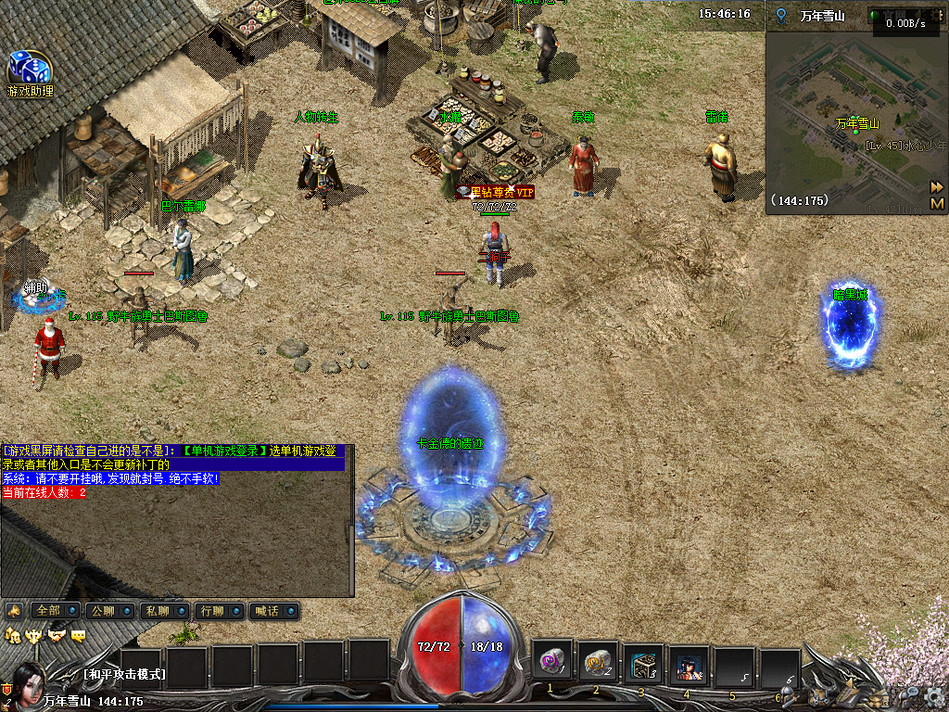This screenshot has height=712, width=949.
Task: Use the purple swirl stone in slot 1
Action: (551, 661)
